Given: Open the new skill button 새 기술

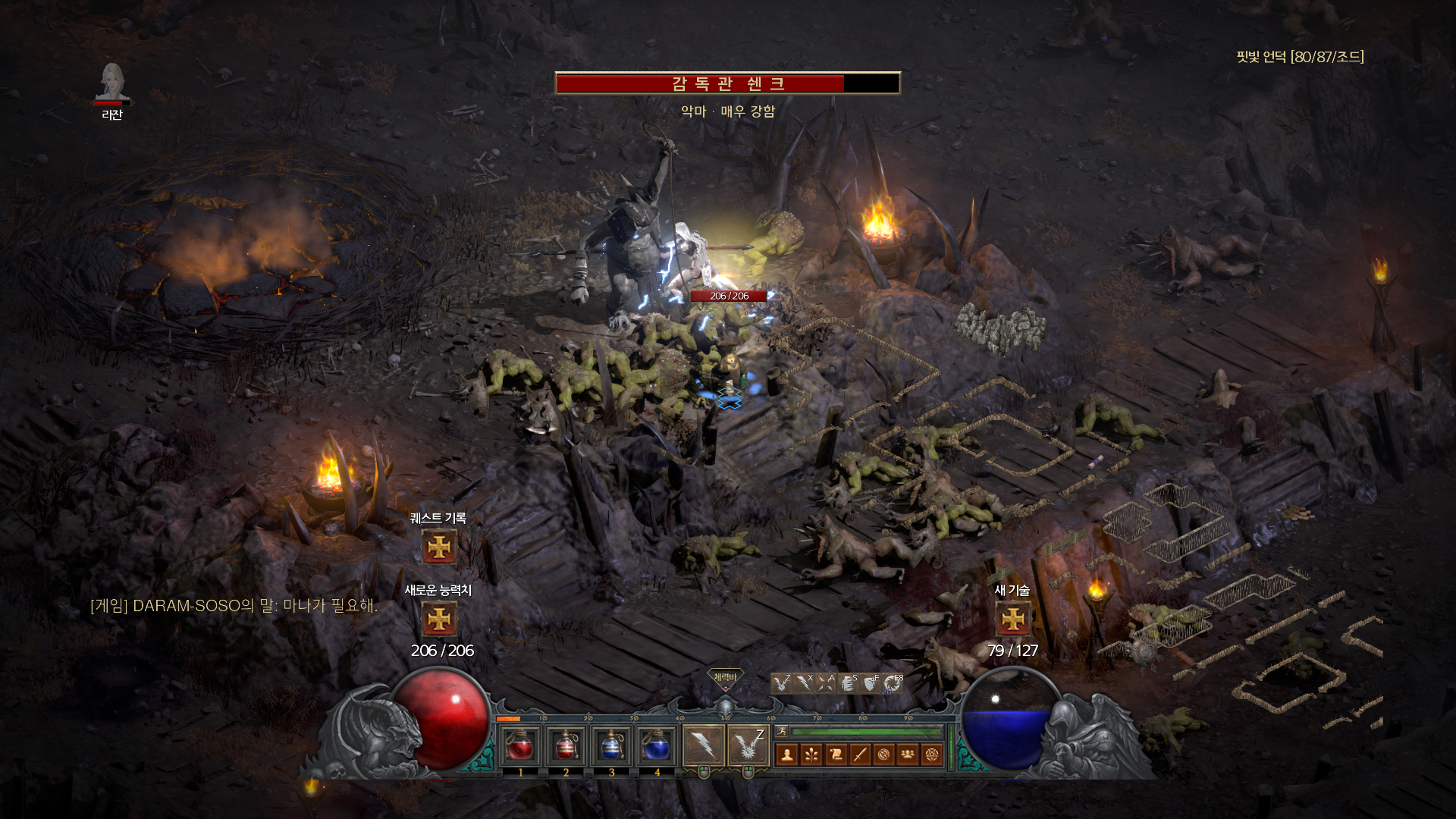Looking at the screenshot, I should click(1012, 620).
